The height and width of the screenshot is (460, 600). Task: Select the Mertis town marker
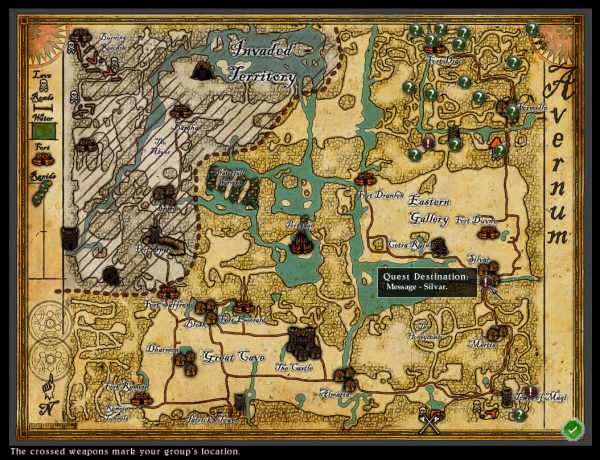[495, 334]
